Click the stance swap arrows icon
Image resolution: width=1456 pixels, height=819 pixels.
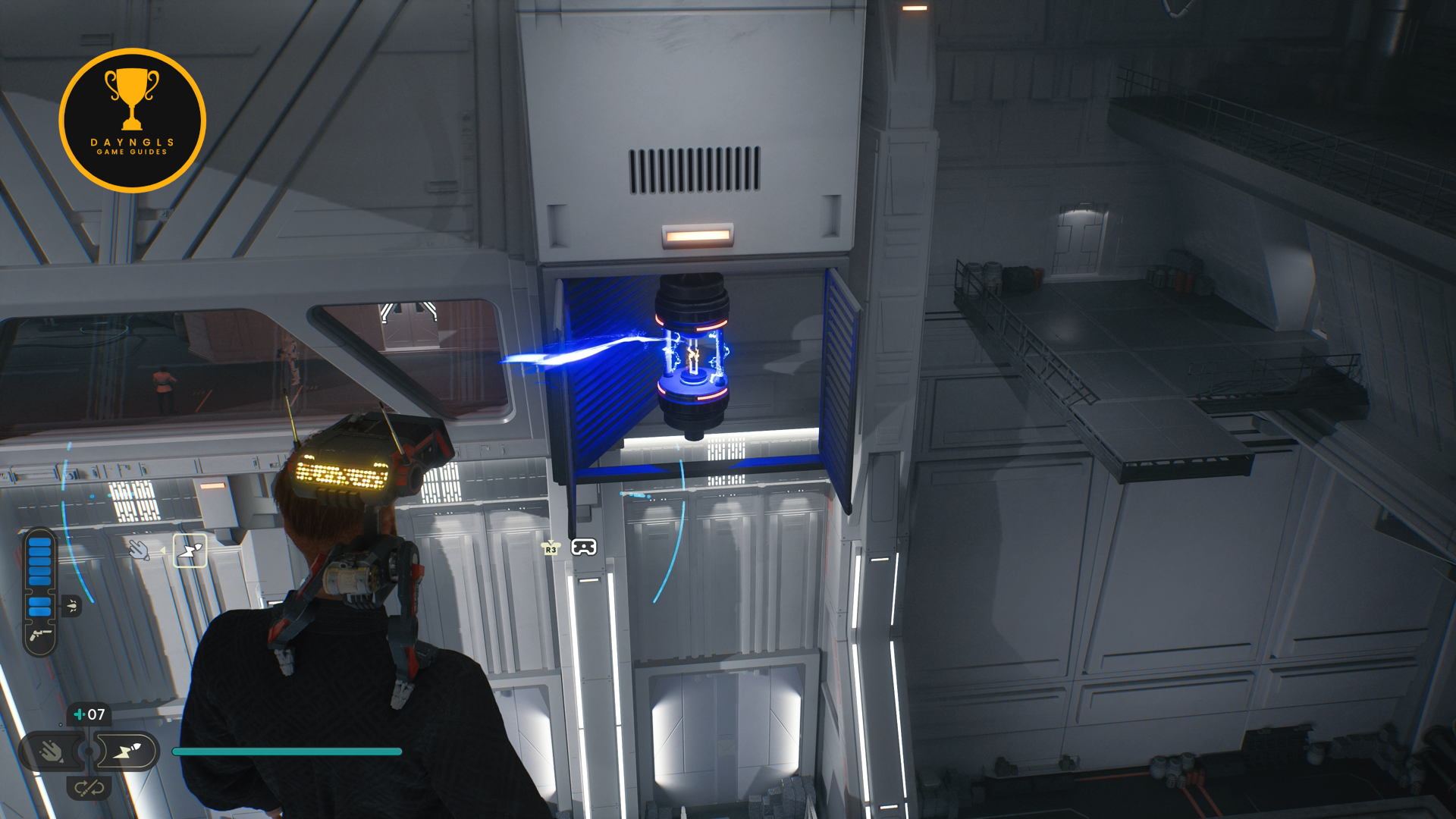[x=89, y=789]
